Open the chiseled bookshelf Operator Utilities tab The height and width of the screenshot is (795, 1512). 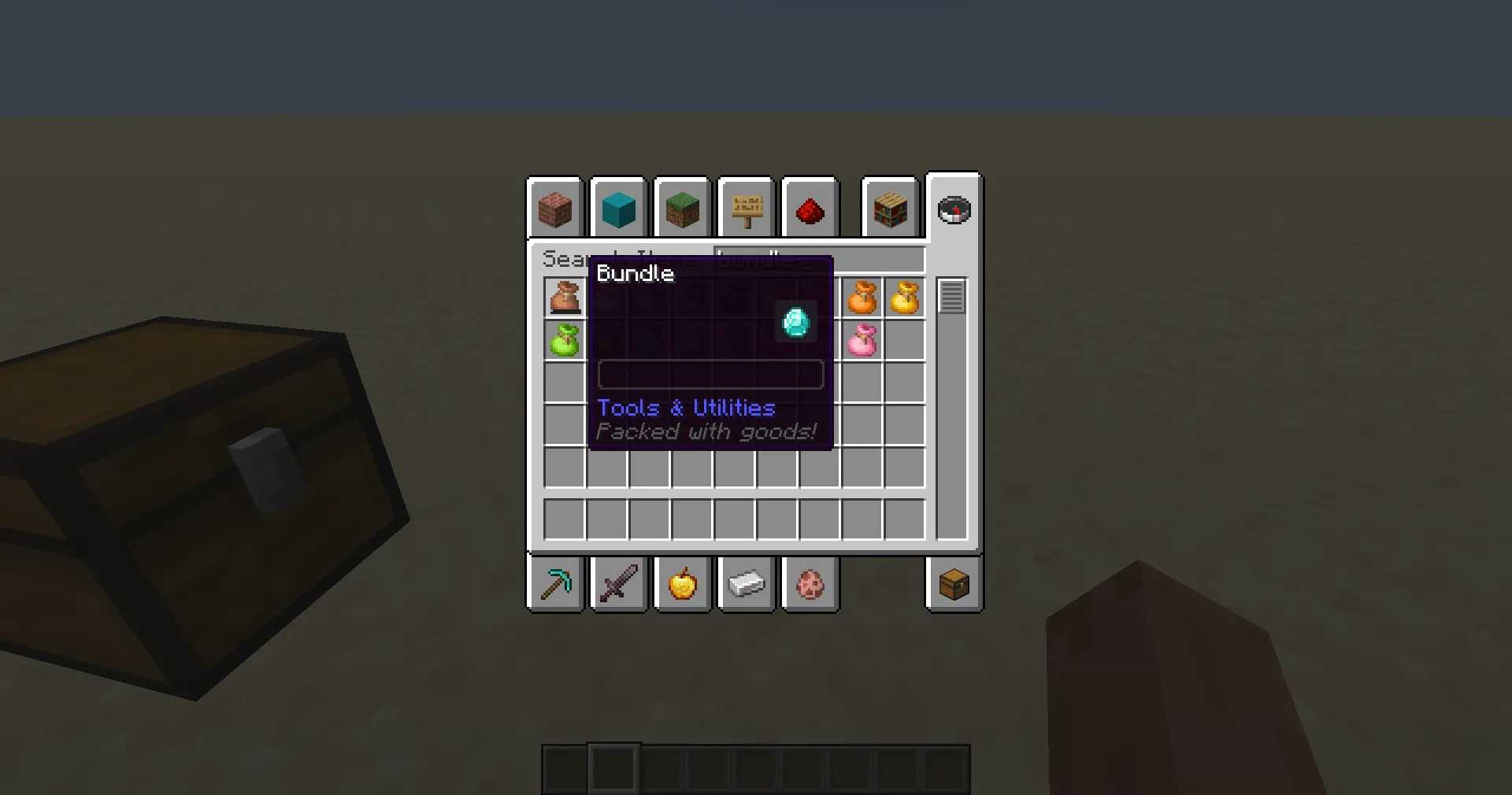point(890,209)
